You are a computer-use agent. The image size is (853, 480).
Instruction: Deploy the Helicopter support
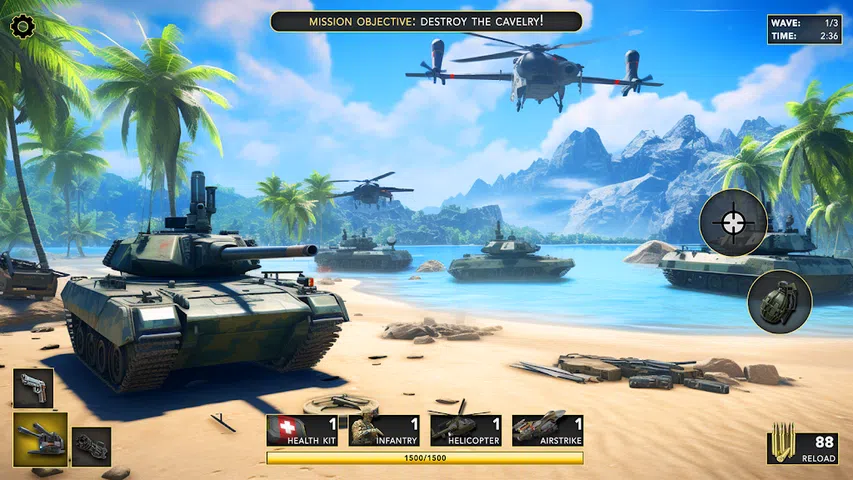tap(466, 430)
